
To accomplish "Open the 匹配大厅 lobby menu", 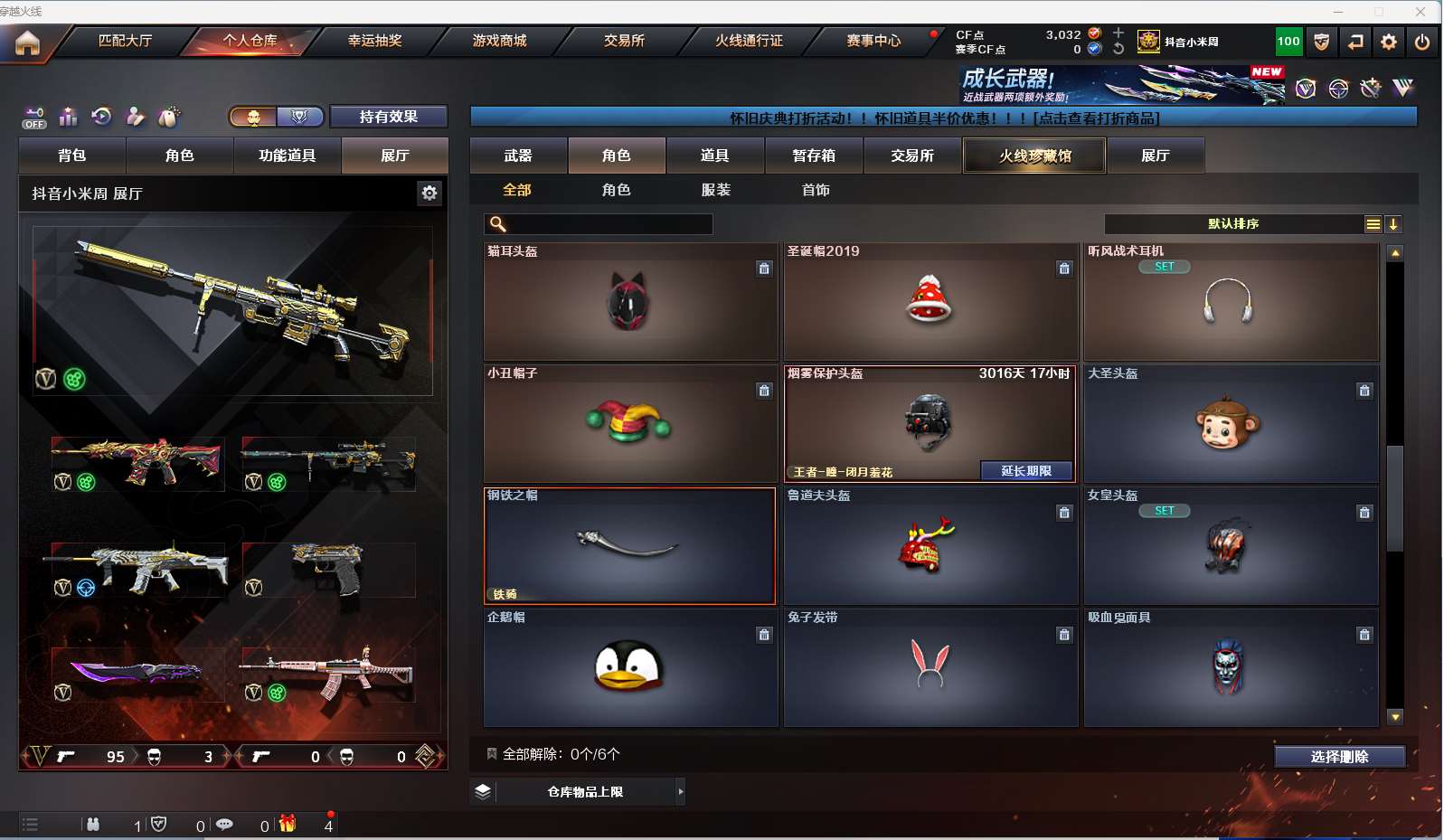I will 125,41.
